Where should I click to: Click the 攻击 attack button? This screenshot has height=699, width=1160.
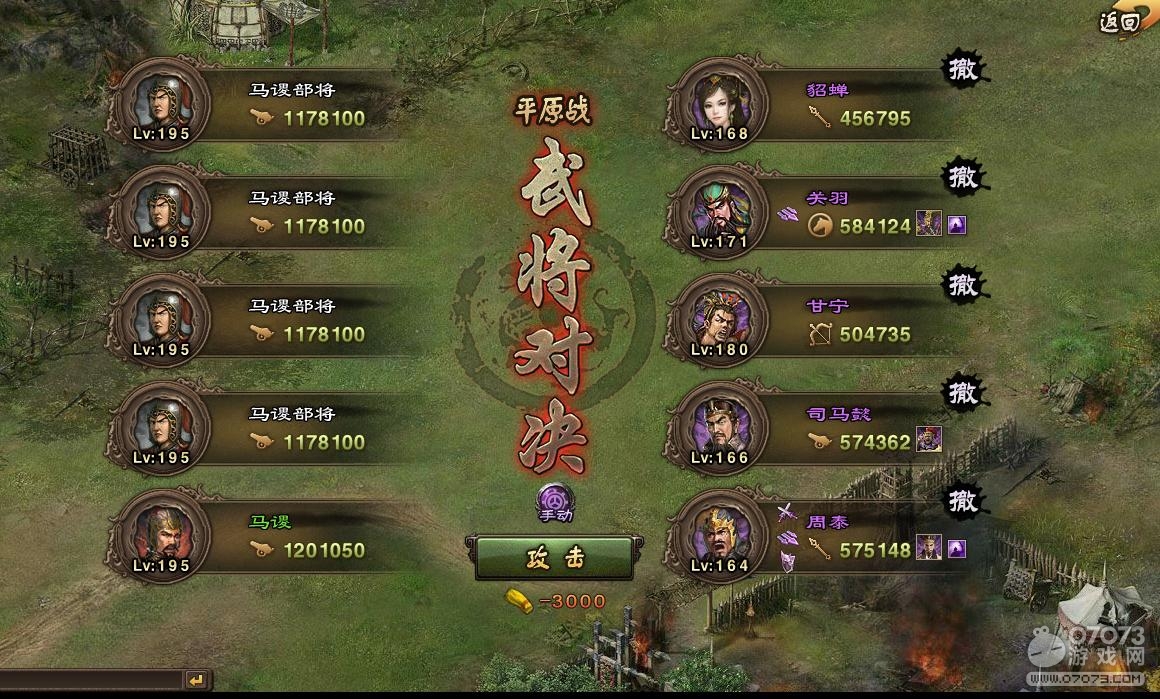[x=553, y=559]
